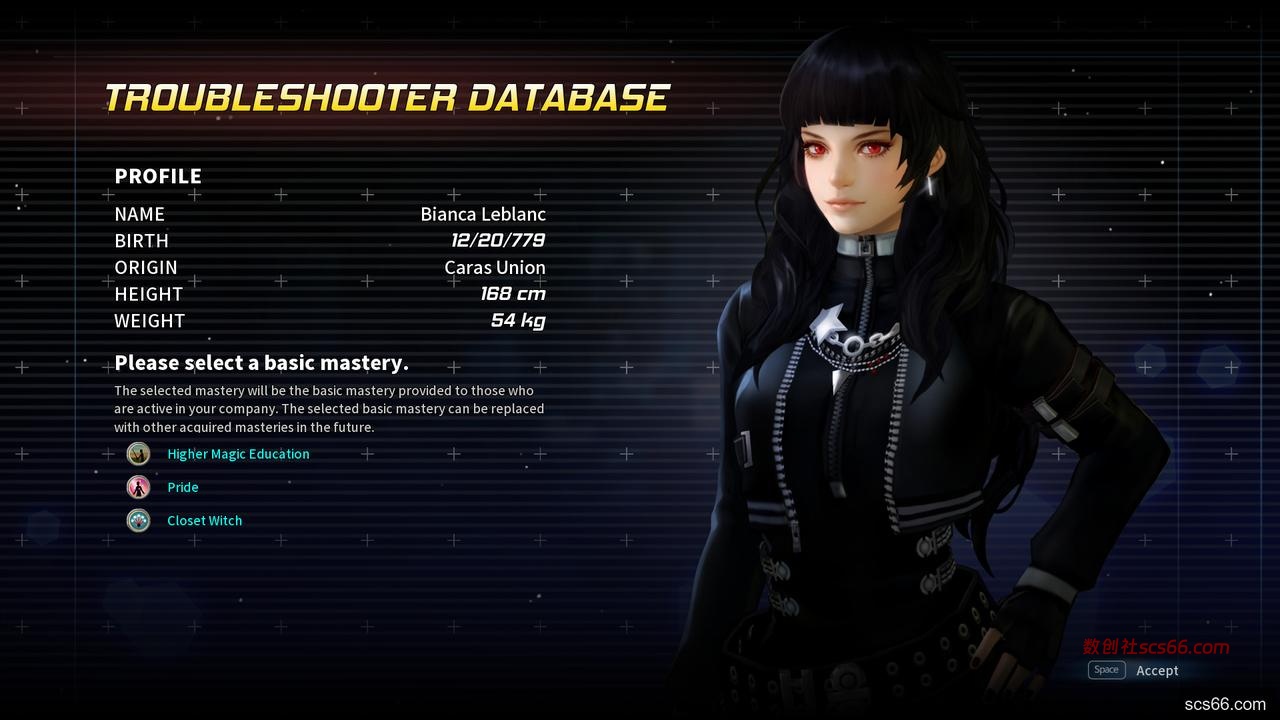Click the Higher Magic Education icon
This screenshot has height=720, width=1280.
[138, 454]
